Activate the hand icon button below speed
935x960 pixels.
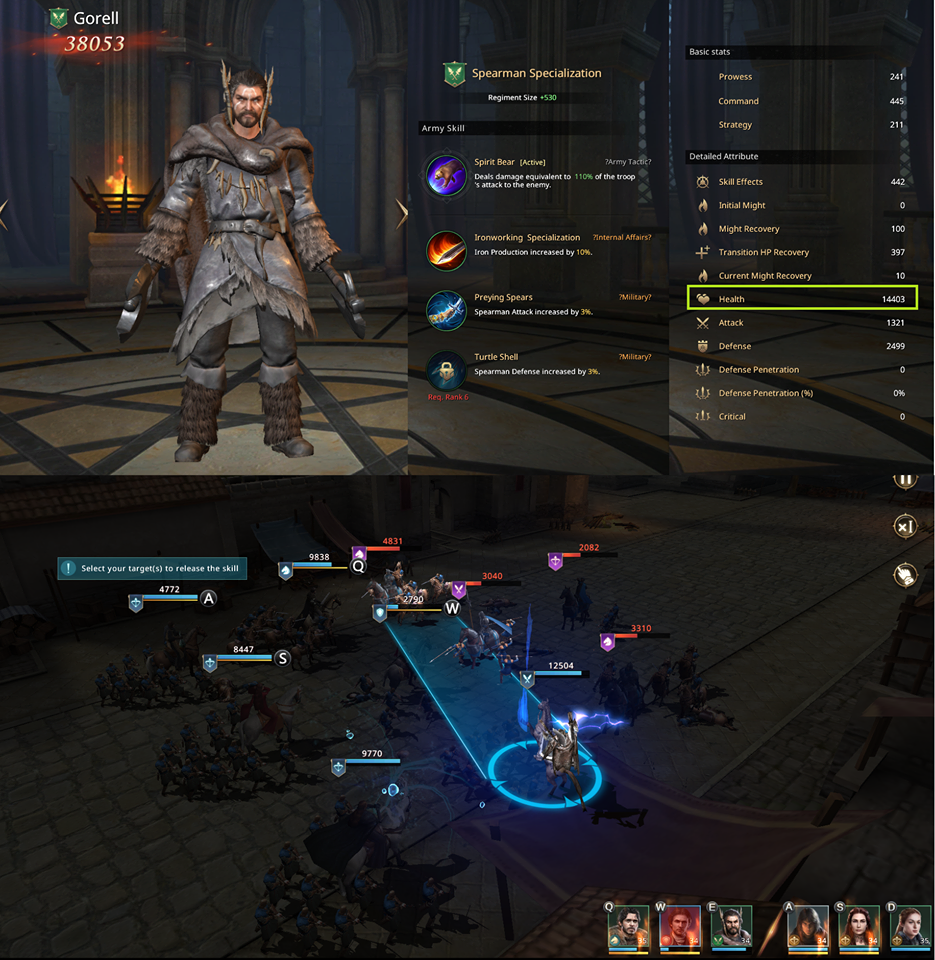(905, 575)
